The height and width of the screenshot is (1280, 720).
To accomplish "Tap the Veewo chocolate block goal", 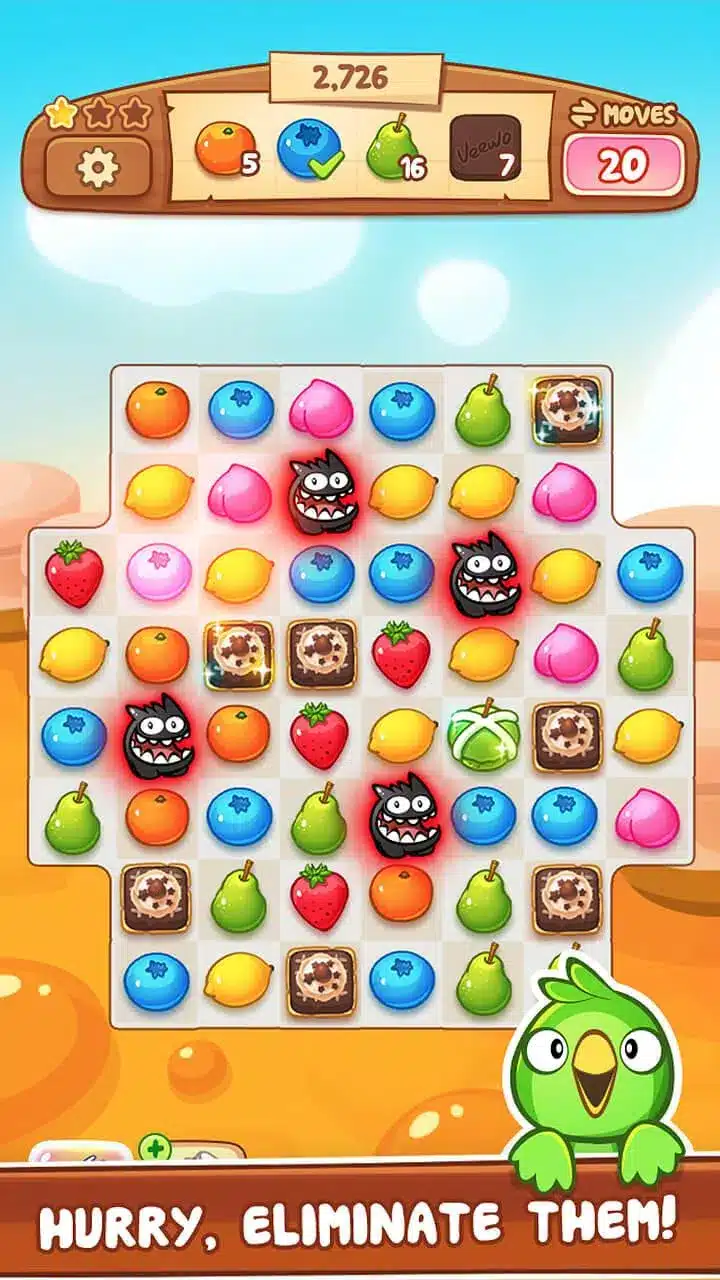I will (x=481, y=148).
